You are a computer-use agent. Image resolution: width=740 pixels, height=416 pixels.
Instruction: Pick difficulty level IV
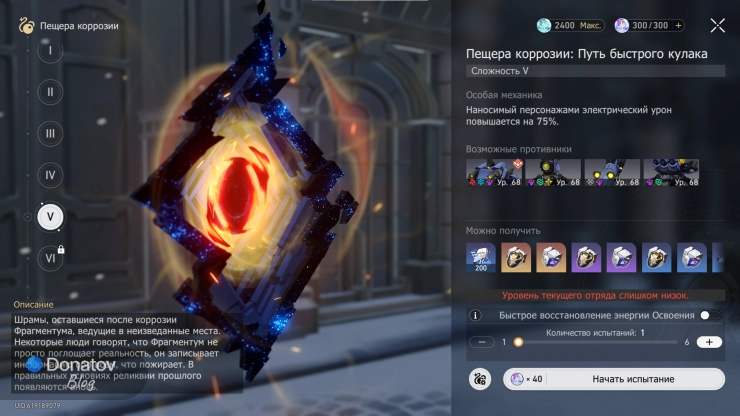(50, 174)
